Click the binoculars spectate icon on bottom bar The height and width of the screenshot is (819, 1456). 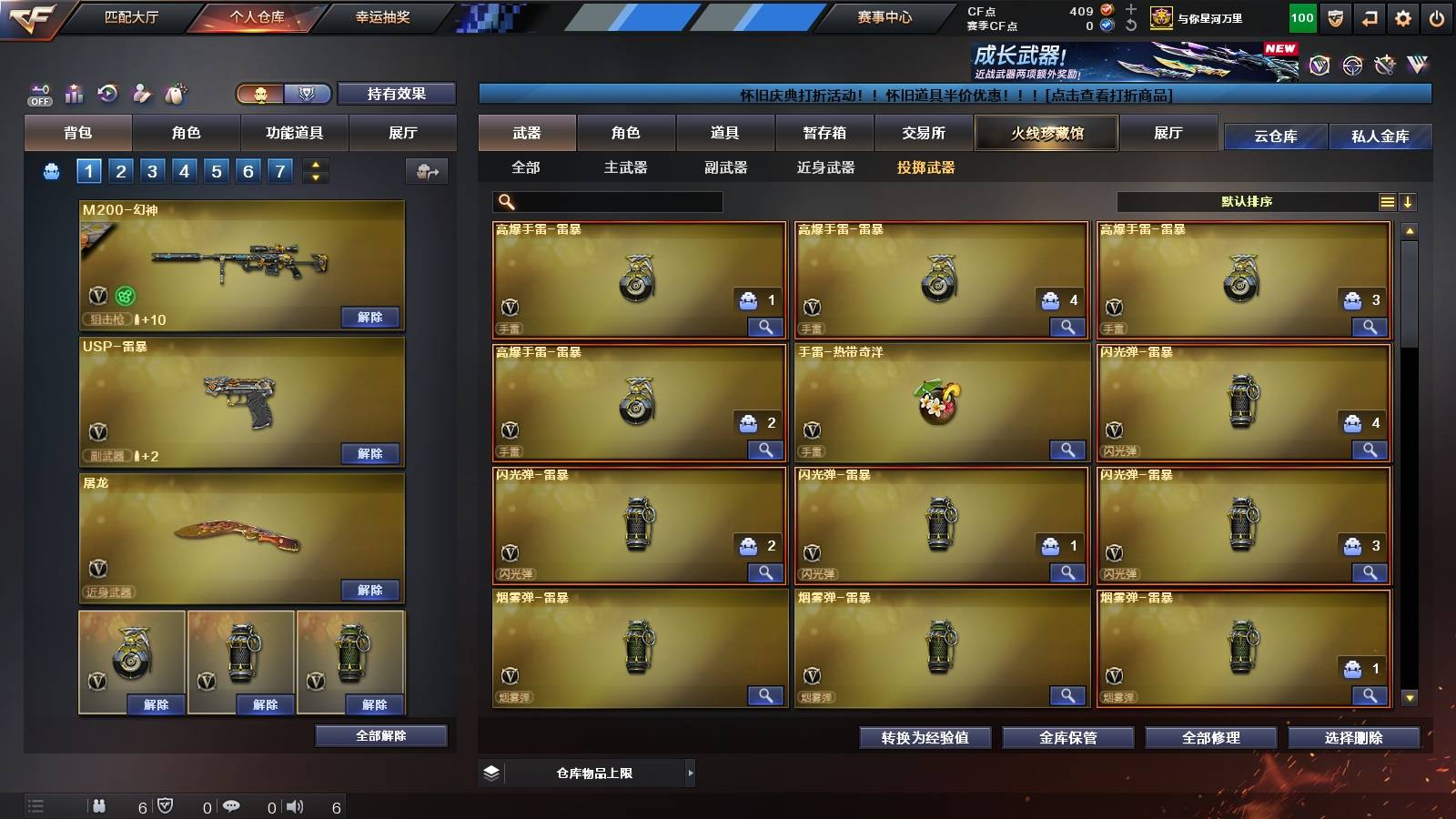coord(99,805)
